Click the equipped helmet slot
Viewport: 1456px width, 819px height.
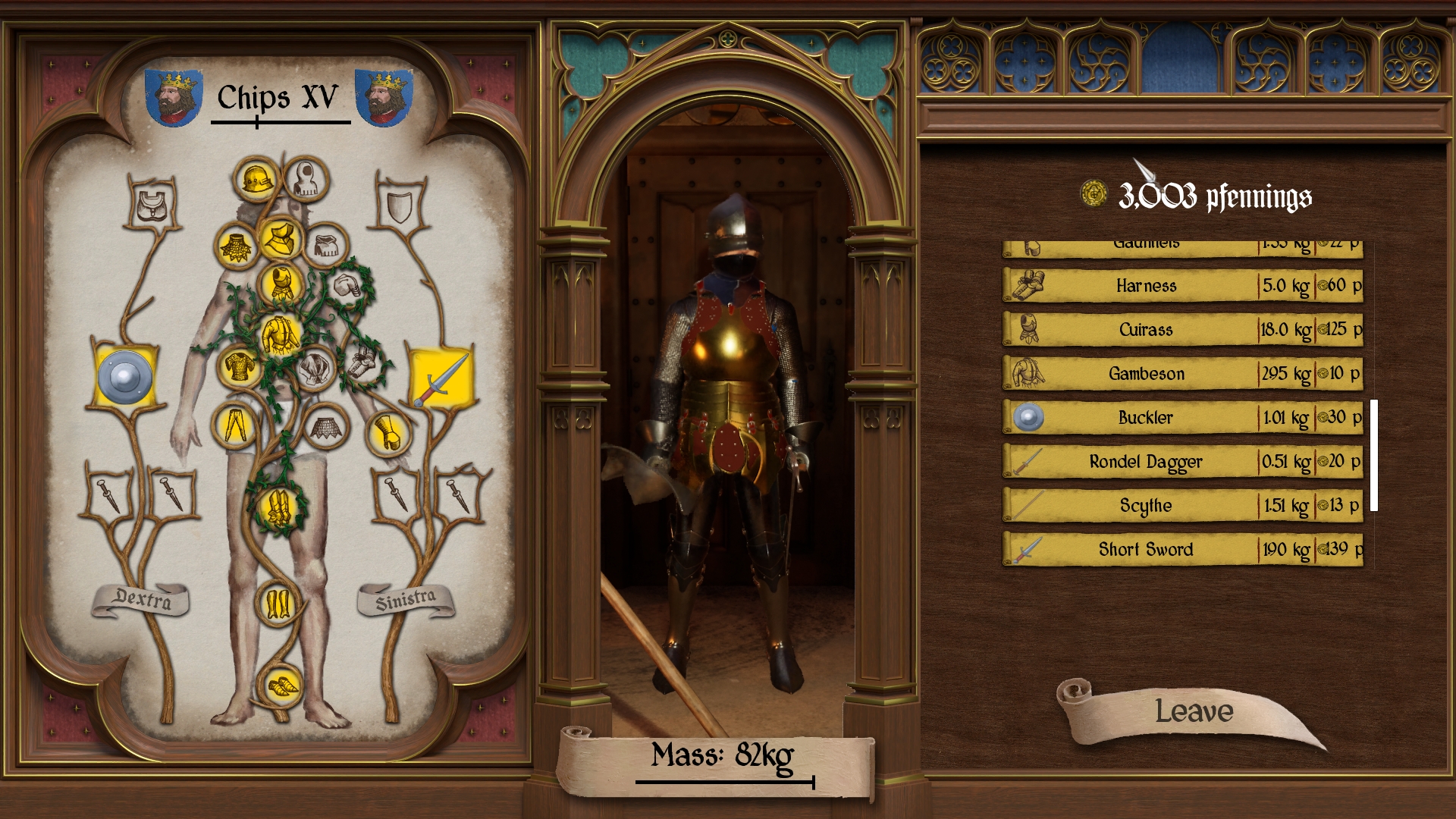click(x=256, y=180)
